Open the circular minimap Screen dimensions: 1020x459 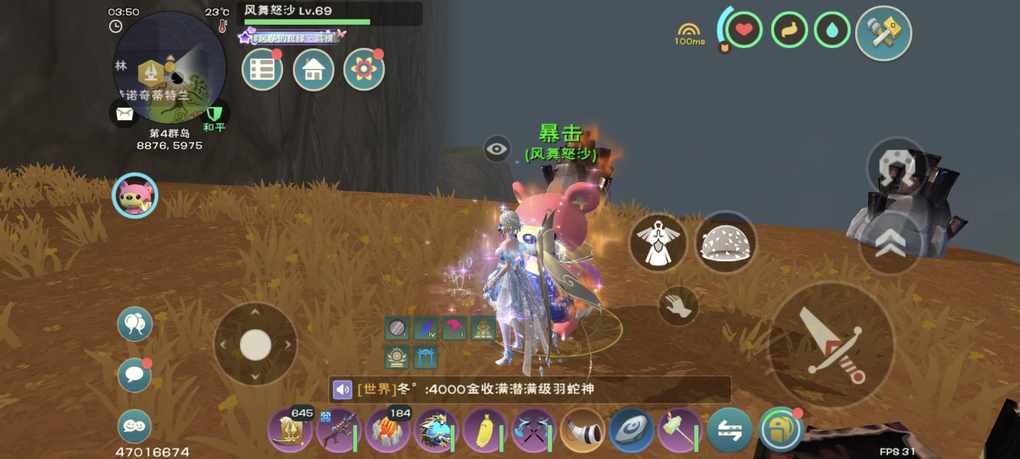tap(168, 65)
